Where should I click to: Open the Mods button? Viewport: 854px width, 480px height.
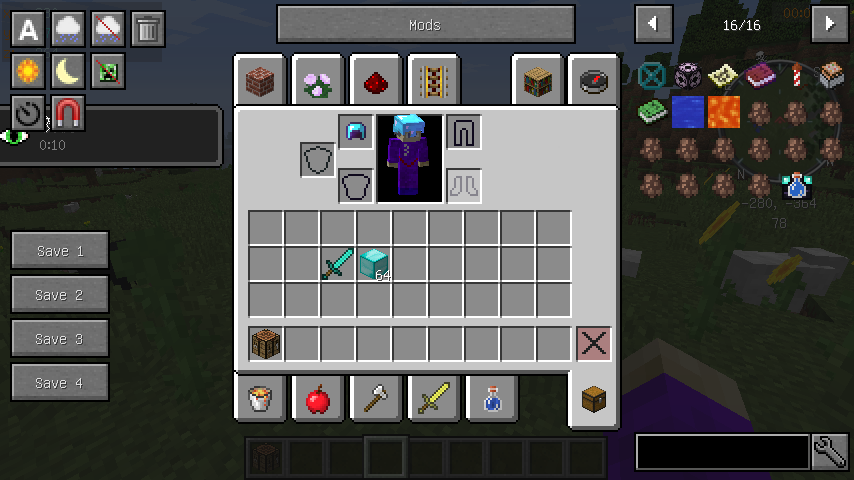425,25
